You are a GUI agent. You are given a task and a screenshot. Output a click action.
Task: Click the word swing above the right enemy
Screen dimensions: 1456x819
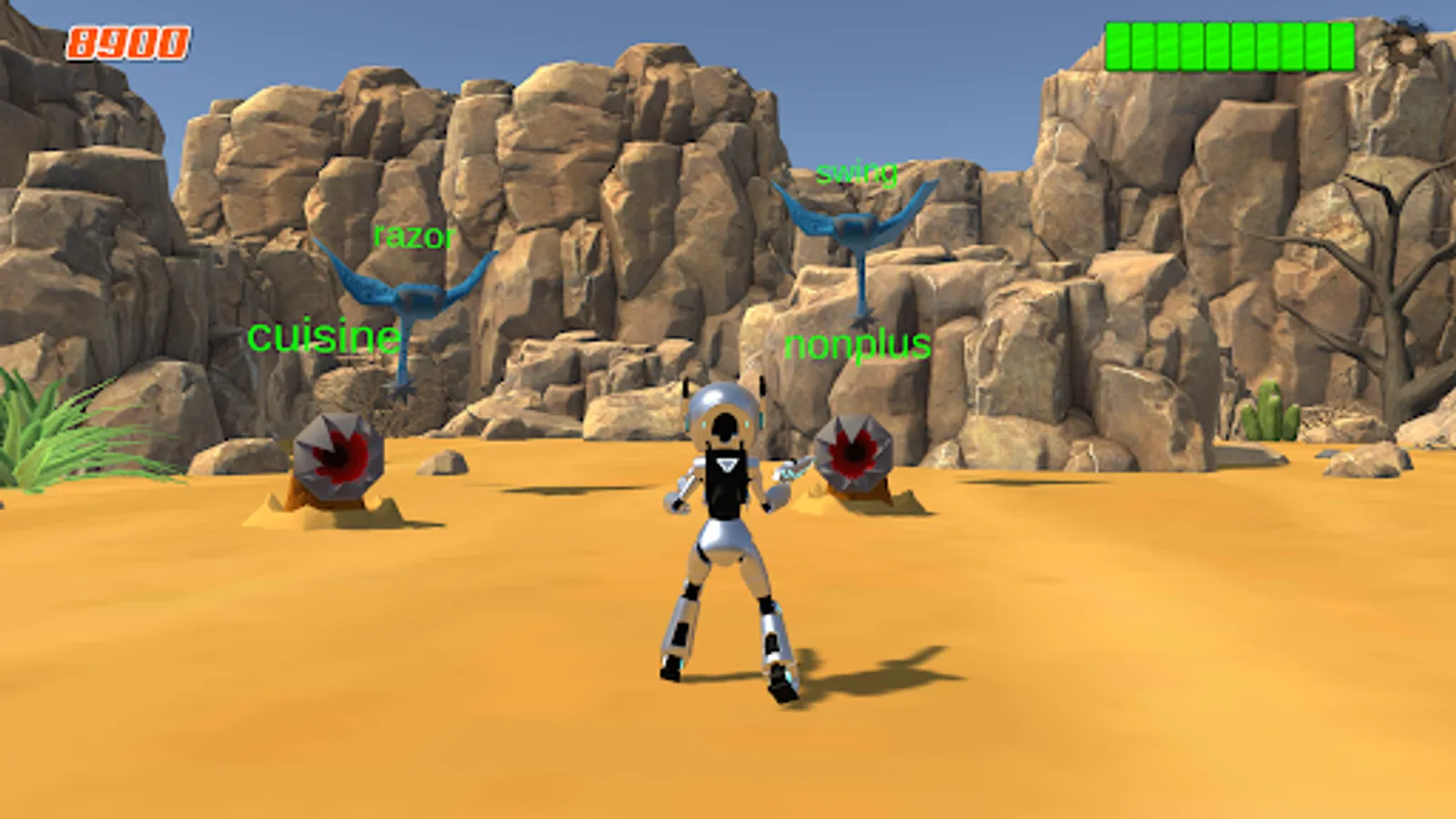tap(856, 174)
